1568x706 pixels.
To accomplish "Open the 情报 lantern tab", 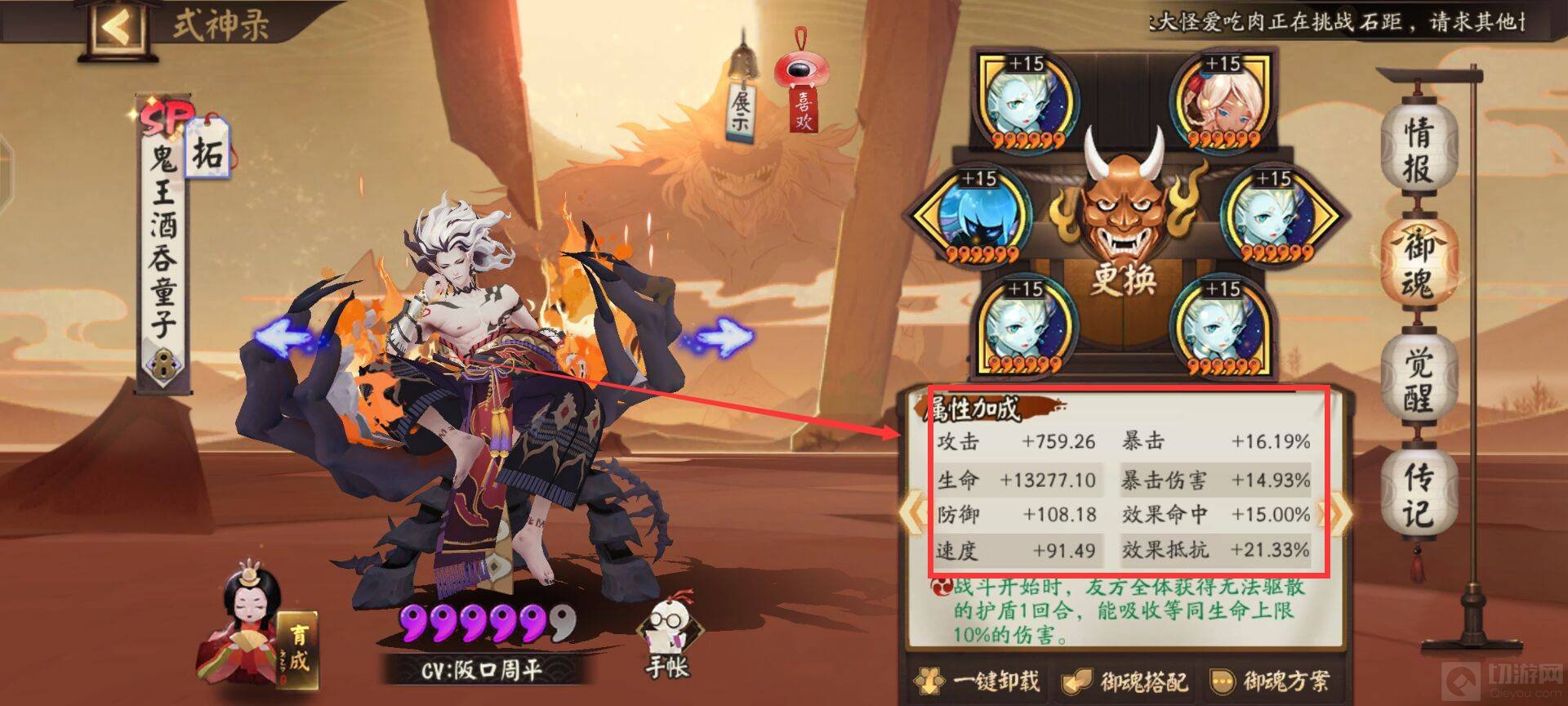I will pyautogui.click(x=1418, y=150).
